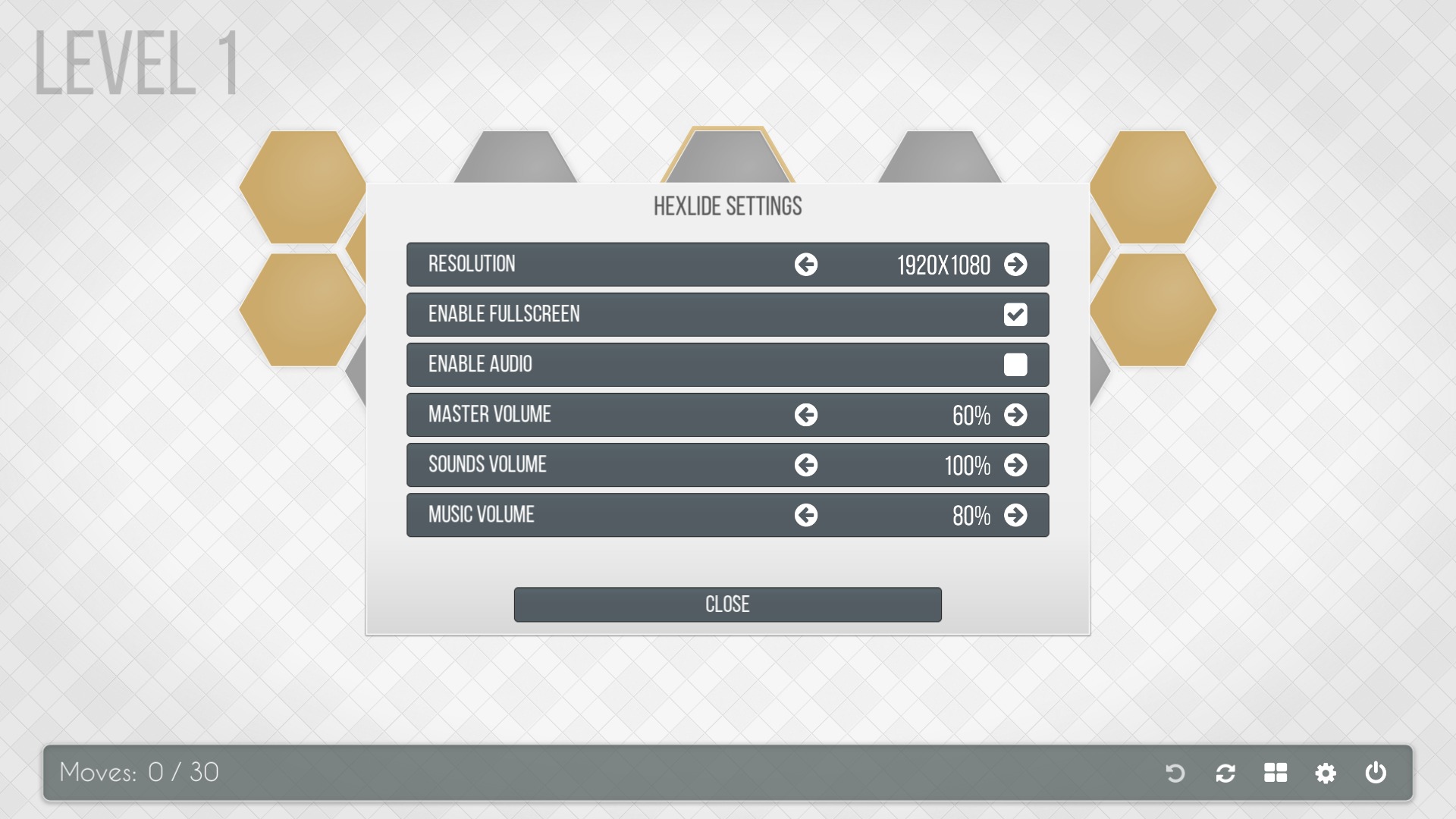Restart the current level
Screen dimensions: 1456x819
1225,773
